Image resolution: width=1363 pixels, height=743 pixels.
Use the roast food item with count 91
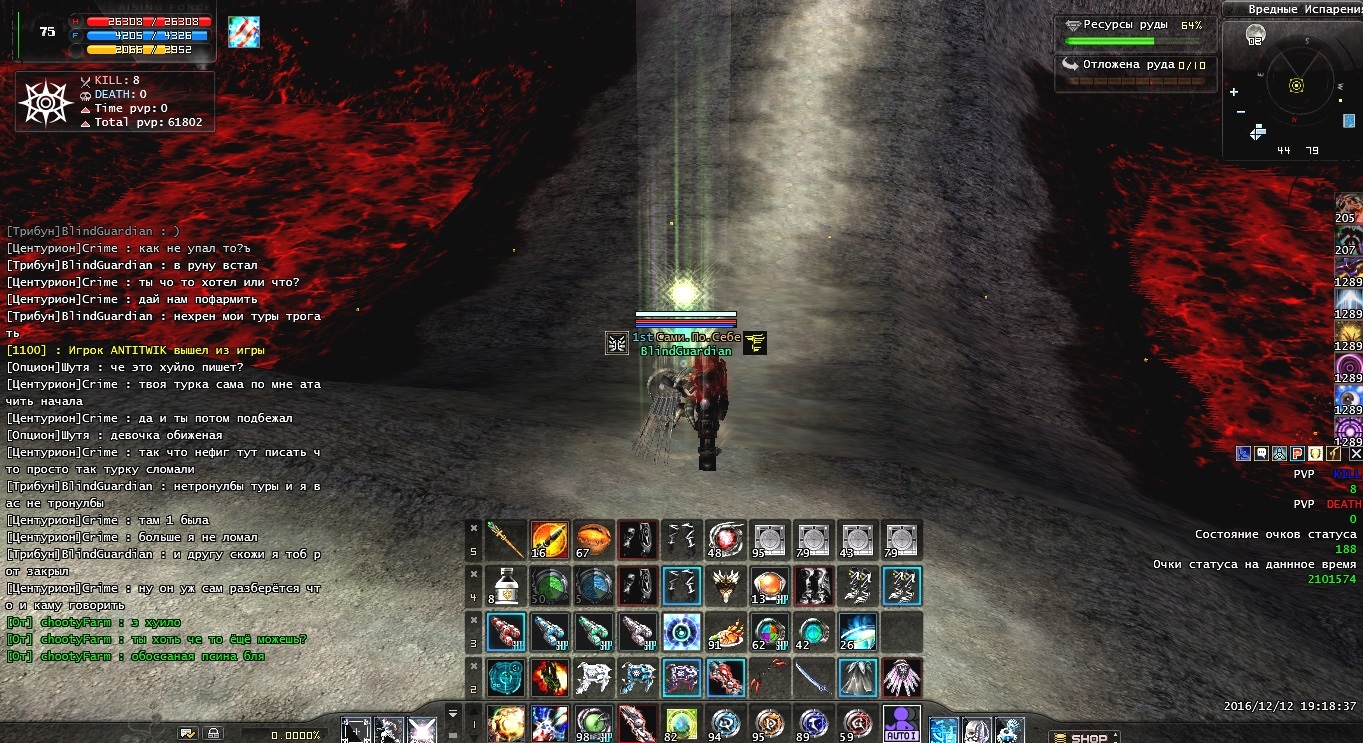click(x=725, y=632)
